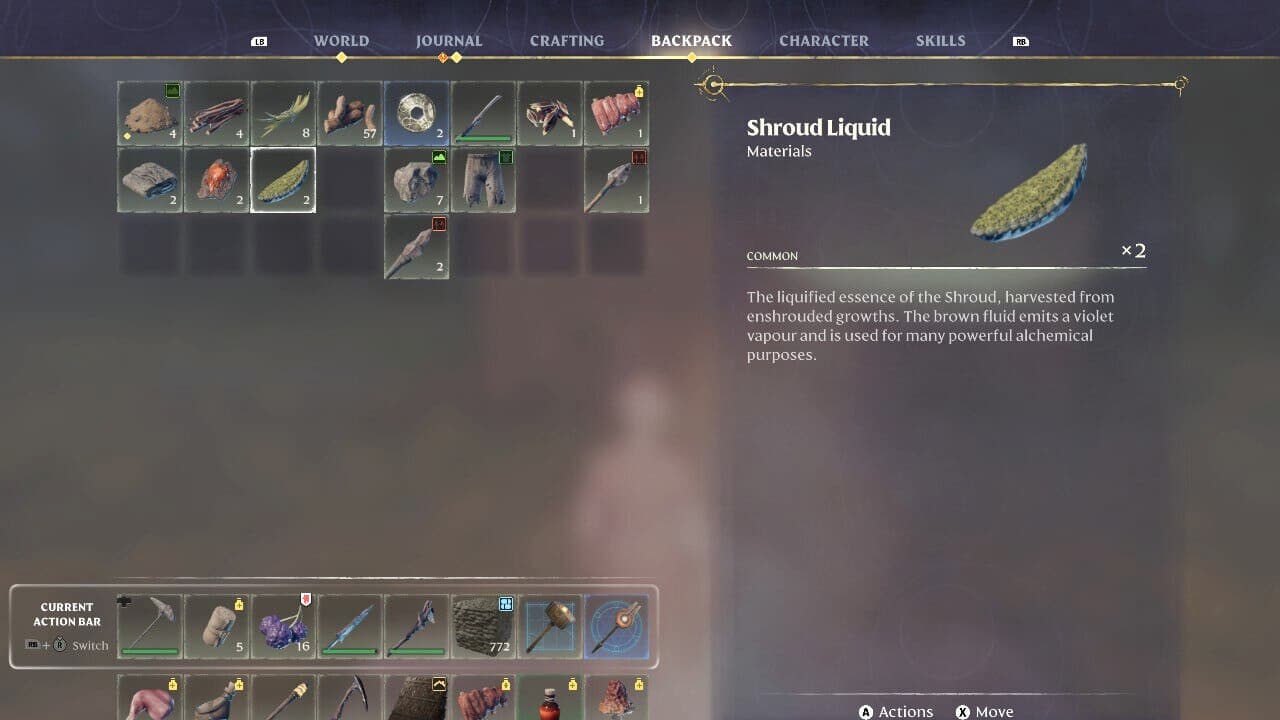Select the stack of 57 roots
The image size is (1280, 720).
pyautogui.click(x=350, y=113)
